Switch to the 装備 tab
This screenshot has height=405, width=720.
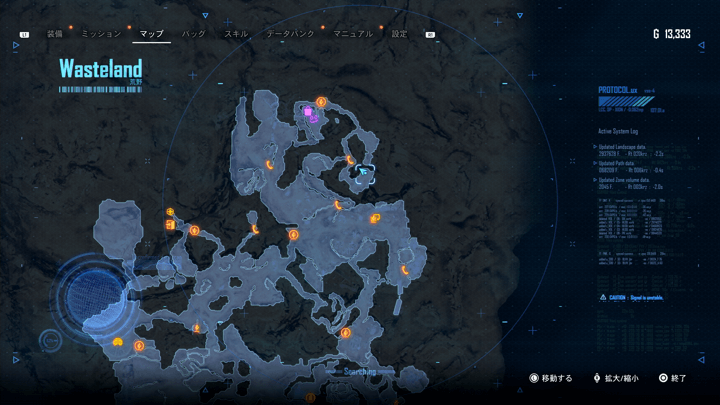coord(54,34)
